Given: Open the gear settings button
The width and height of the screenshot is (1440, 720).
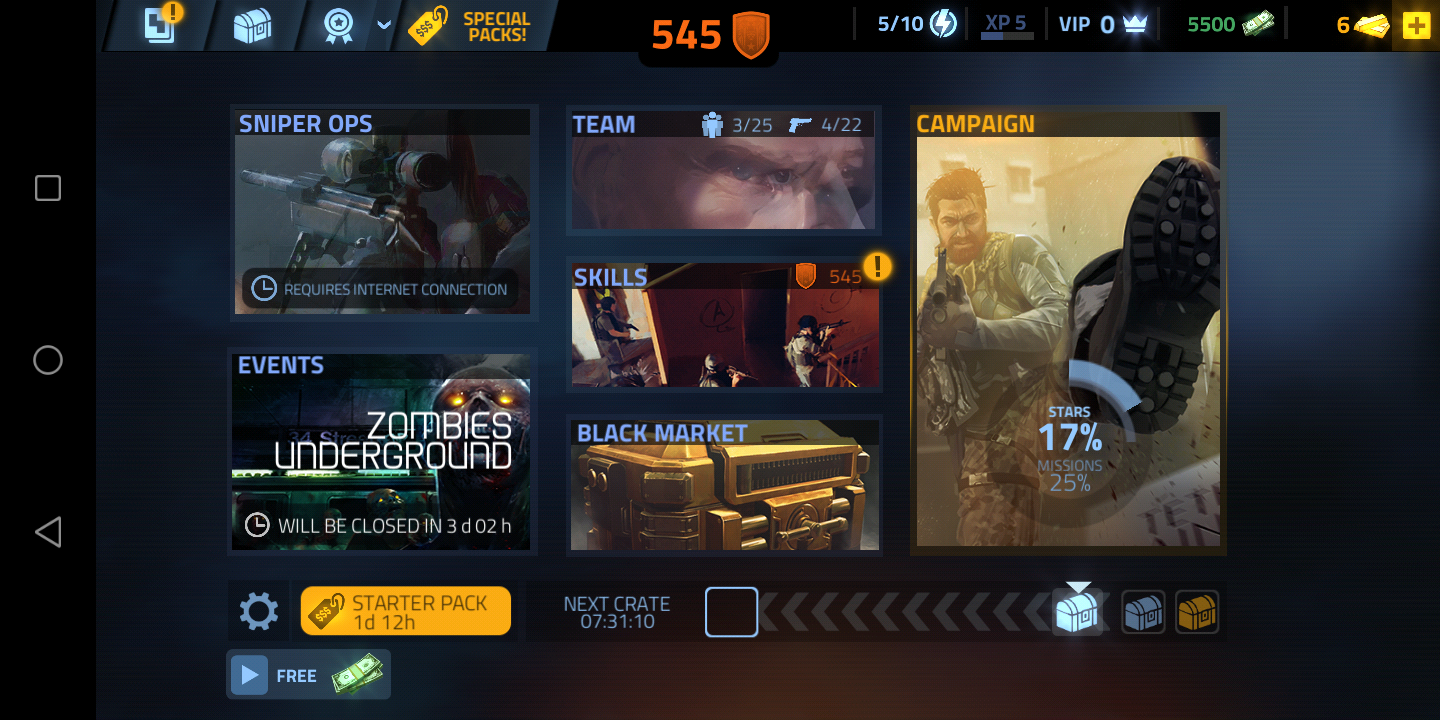Looking at the screenshot, I should point(258,611).
